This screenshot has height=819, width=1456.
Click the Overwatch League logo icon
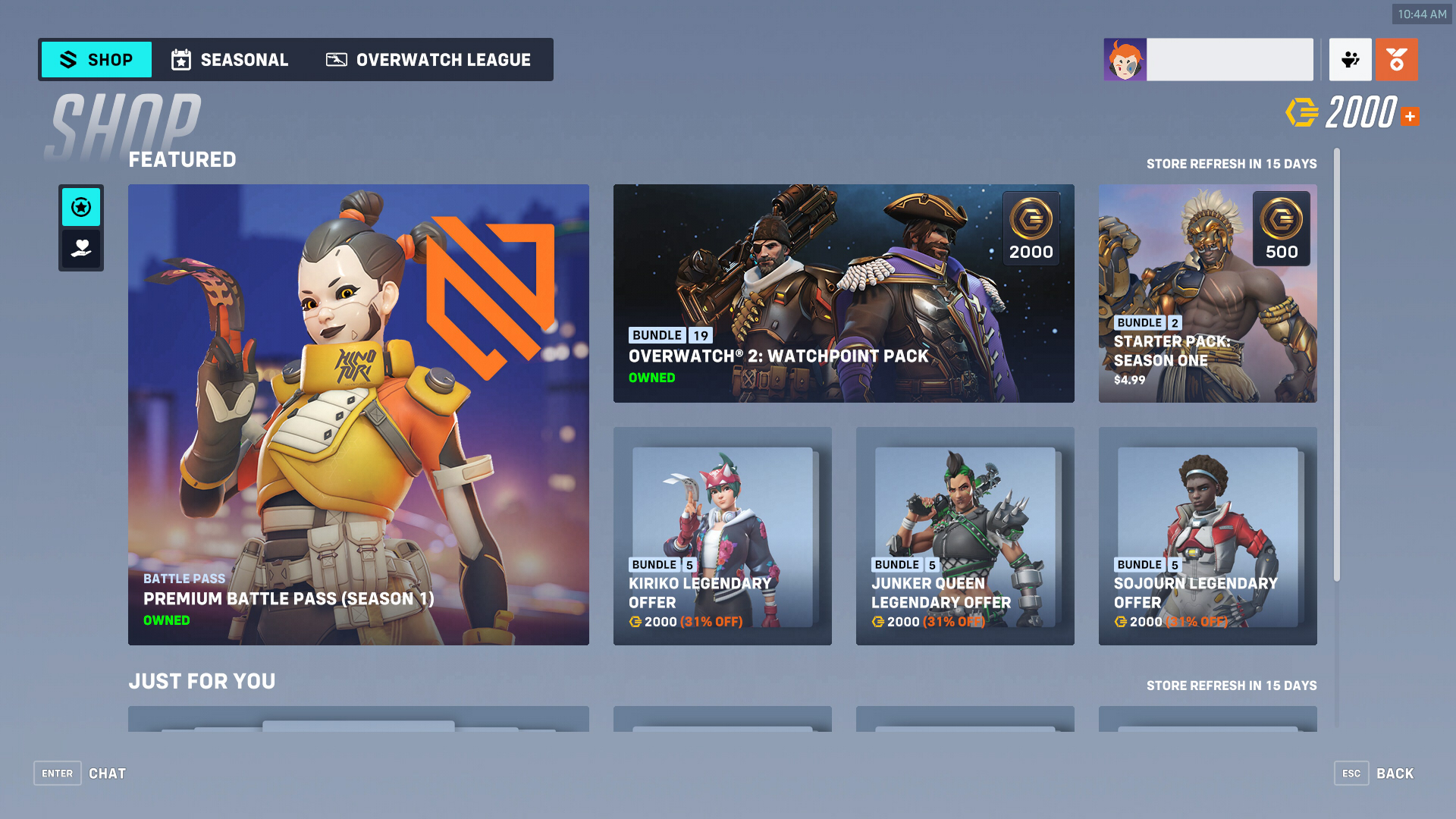337,59
